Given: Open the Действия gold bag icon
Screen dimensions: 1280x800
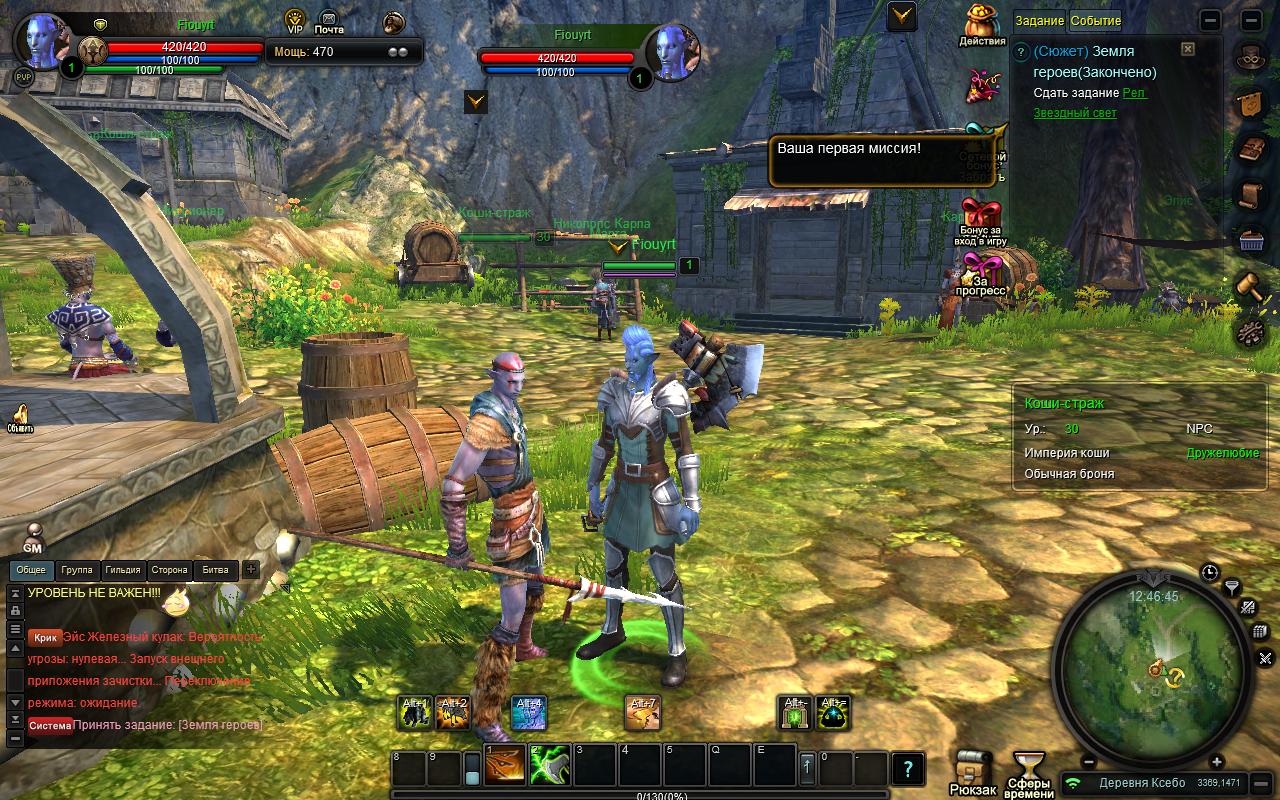Looking at the screenshot, I should pyautogui.click(x=982, y=23).
